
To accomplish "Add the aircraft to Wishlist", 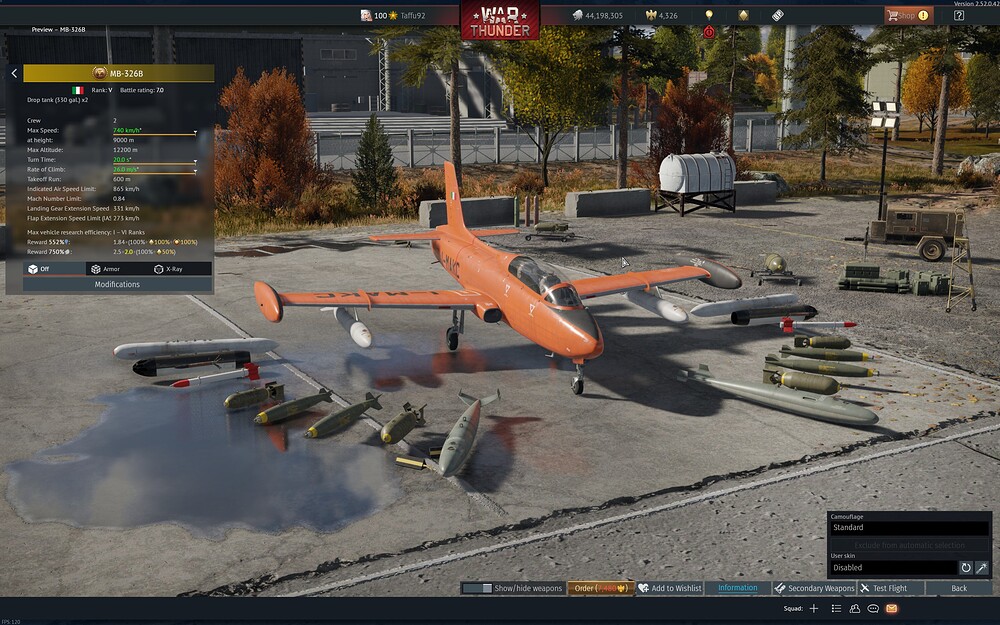I will pos(670,588).
